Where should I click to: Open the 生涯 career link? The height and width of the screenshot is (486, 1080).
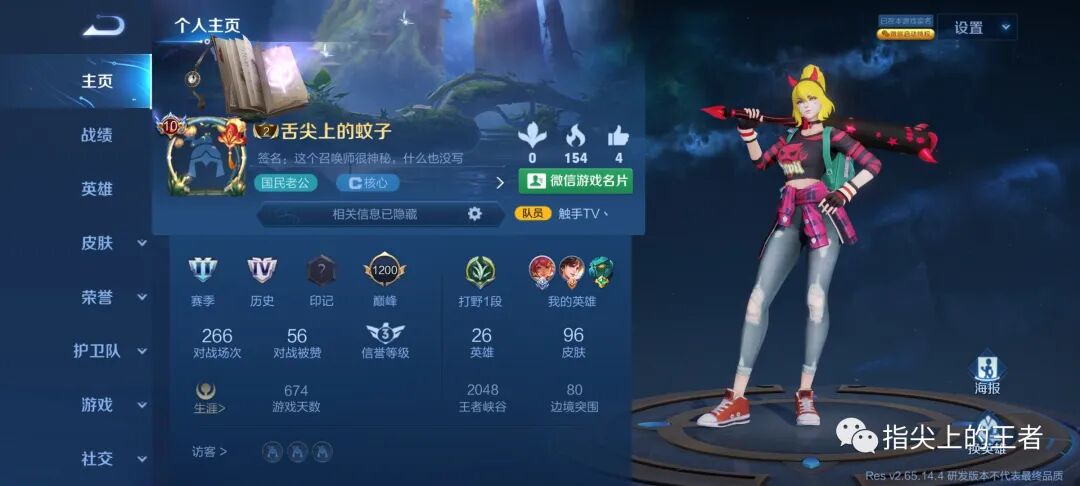point(209,397)
